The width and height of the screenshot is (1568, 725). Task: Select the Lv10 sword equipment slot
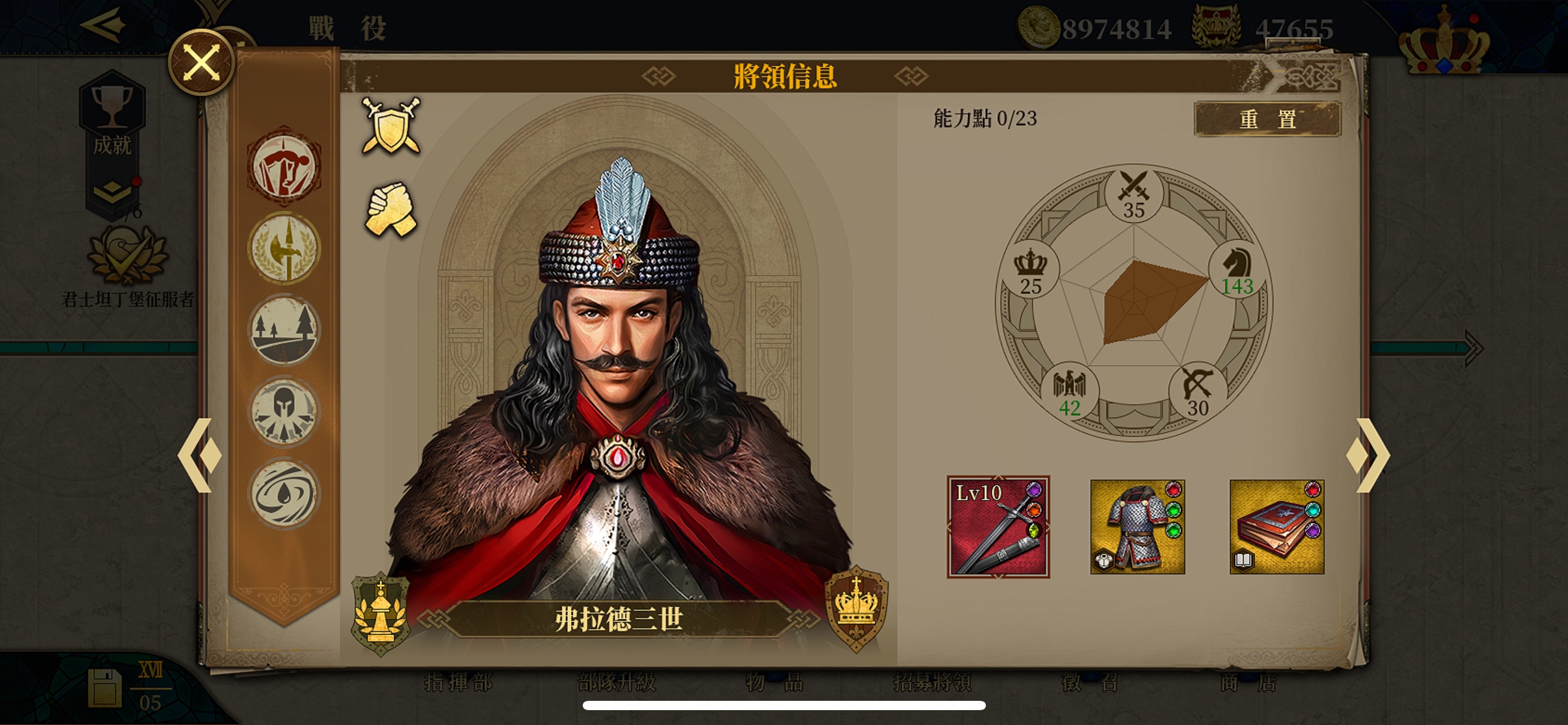998,527
